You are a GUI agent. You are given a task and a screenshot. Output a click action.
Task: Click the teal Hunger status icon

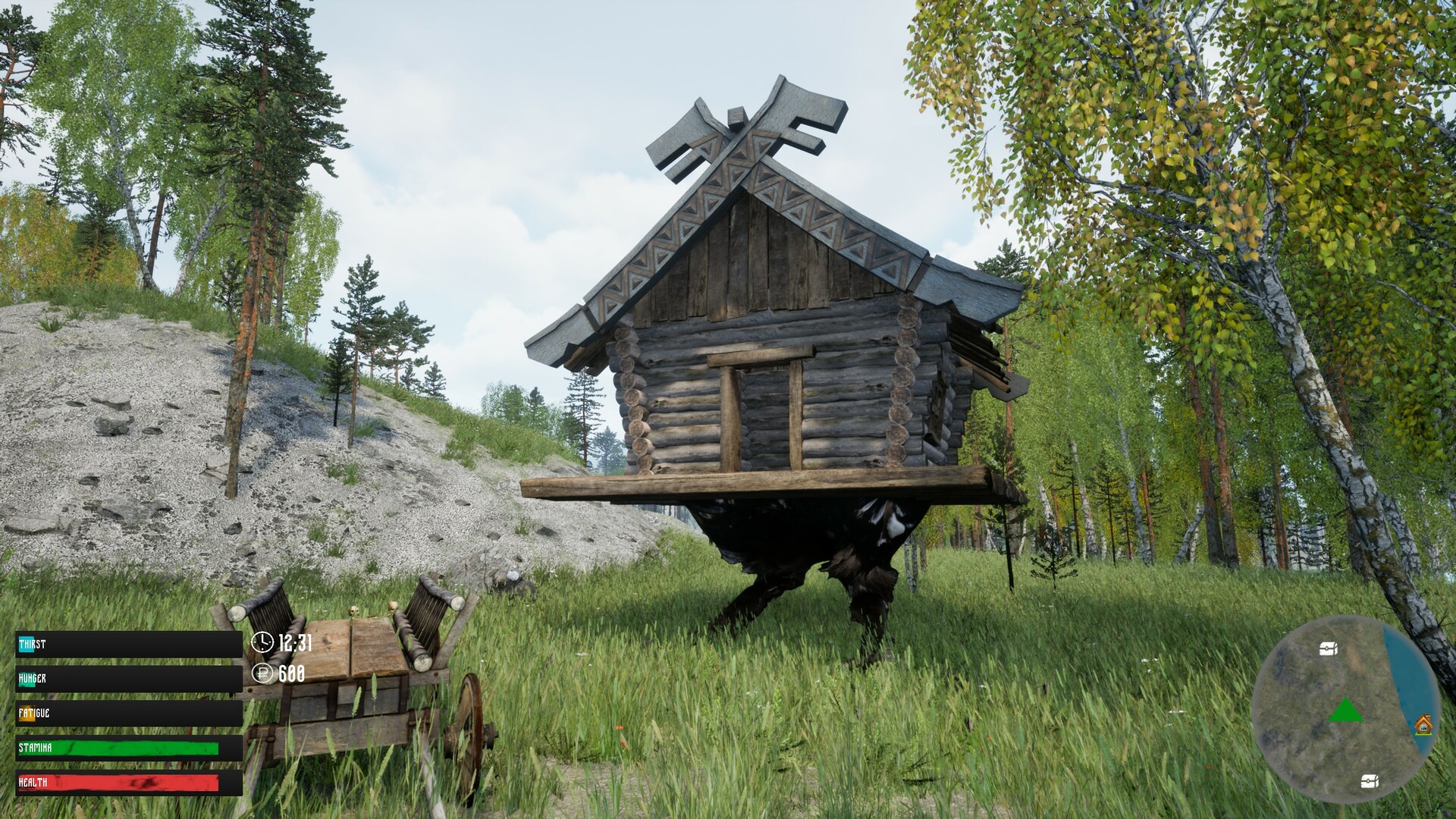point(25,679)
